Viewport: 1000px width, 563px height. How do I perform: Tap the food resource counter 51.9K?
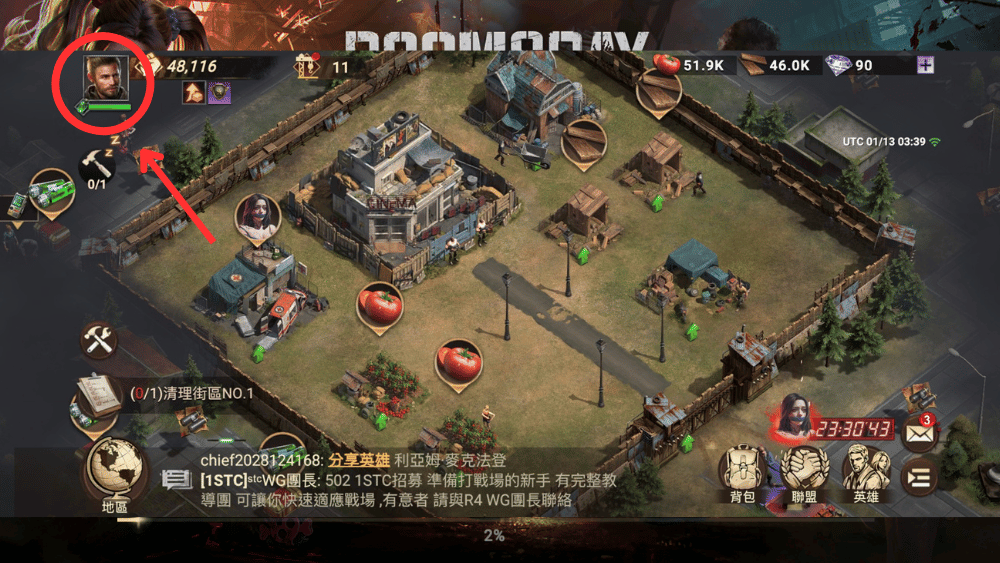[697, 65]
